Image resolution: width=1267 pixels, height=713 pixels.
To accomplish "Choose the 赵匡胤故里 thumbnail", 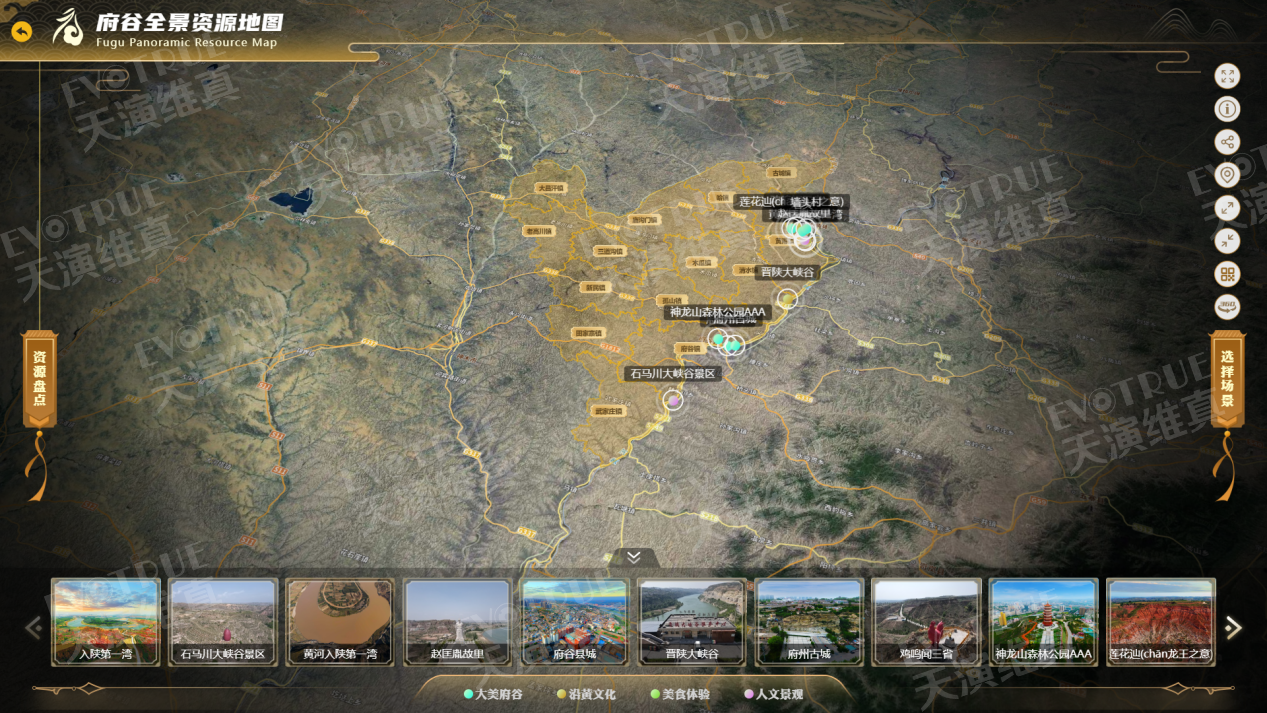I will click(457, 621).
